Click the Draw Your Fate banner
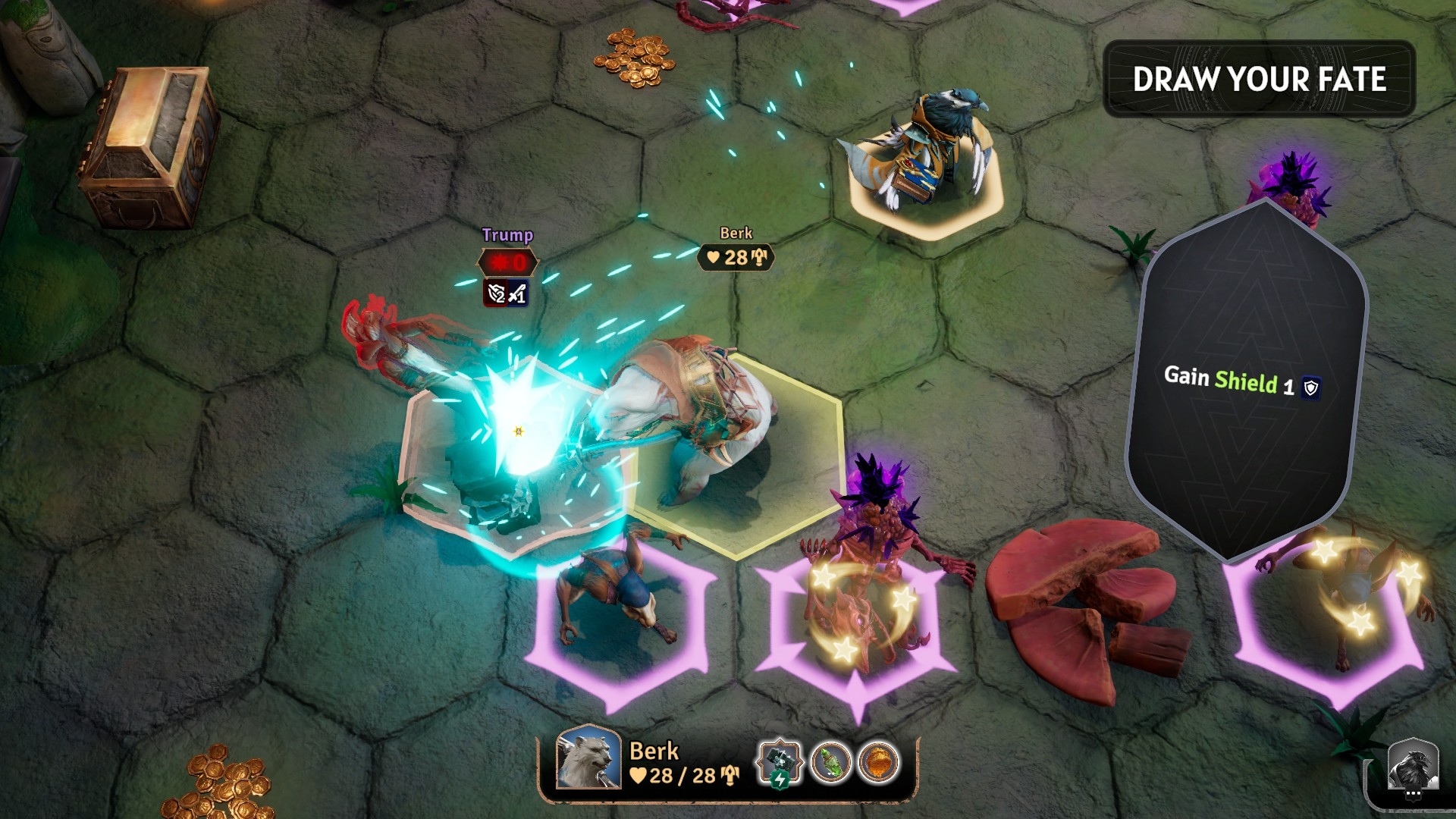Viewport: 1456px width, 819px height. coord(1259,79)
